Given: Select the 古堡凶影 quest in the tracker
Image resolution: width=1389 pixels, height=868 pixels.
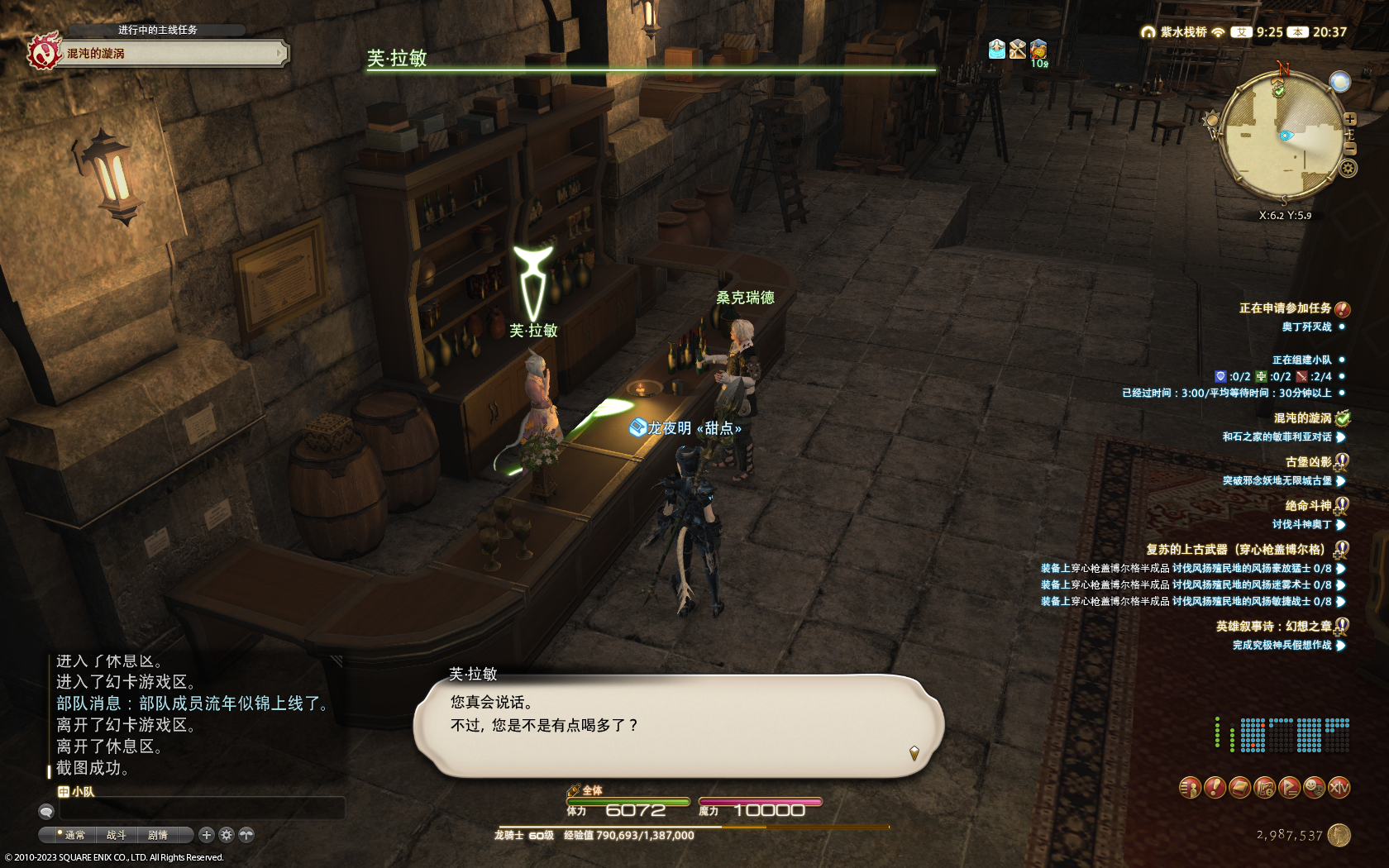Looking at the screenshot, I should [1308, 462].
